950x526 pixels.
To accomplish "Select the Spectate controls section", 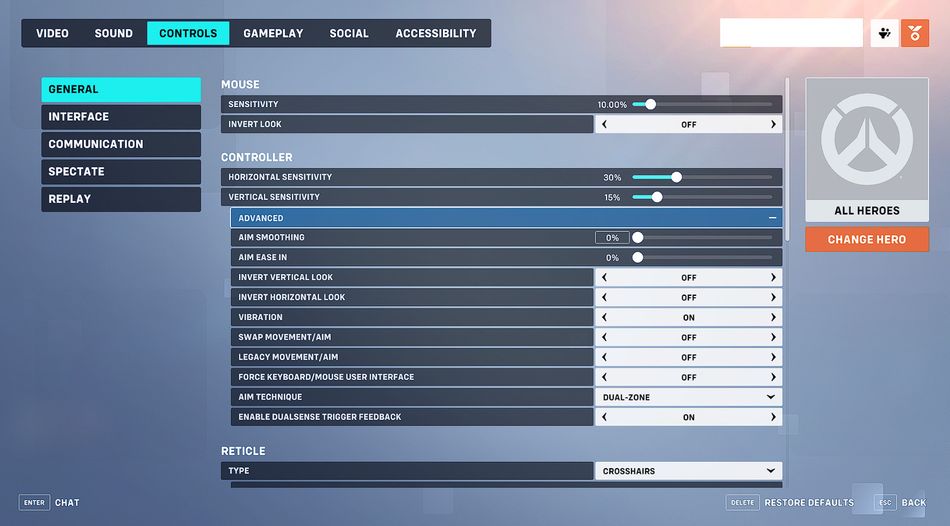I will click(x=120, y=172).
